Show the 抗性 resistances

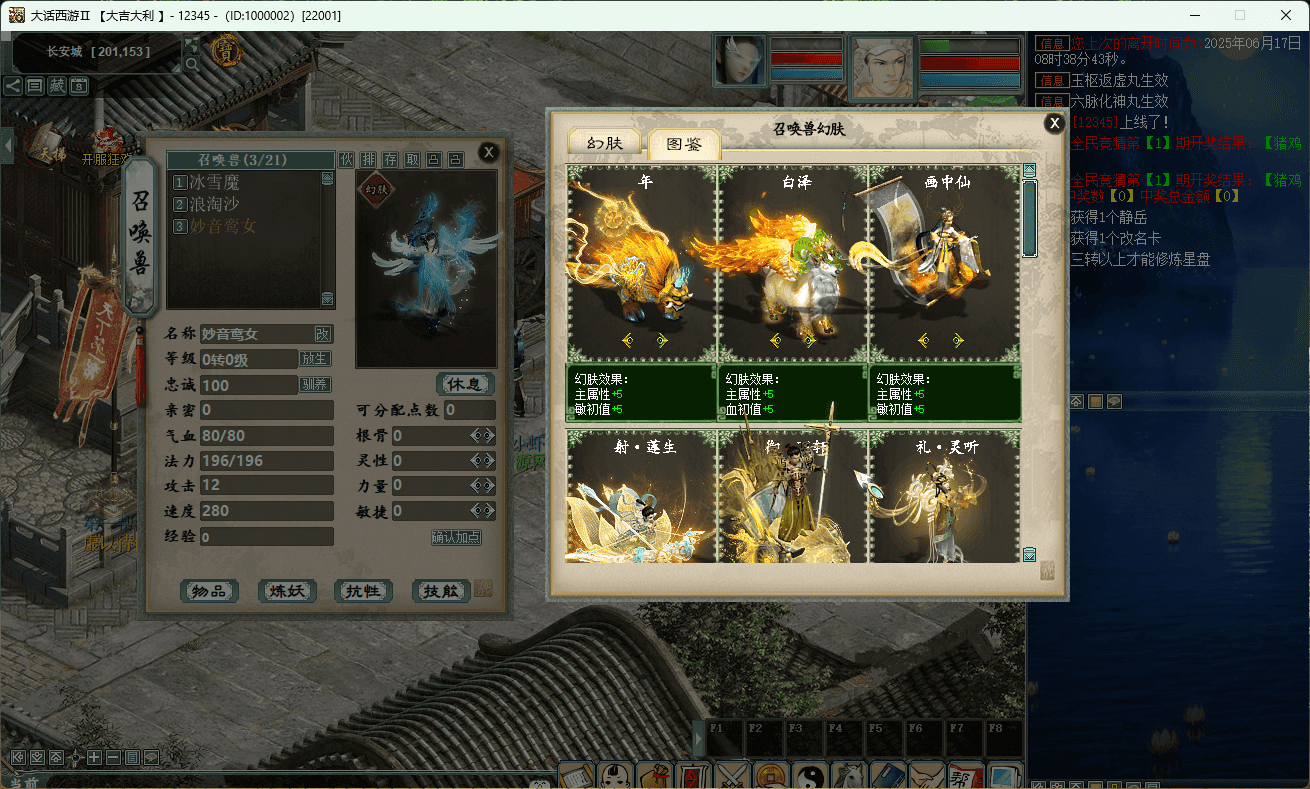click(363, 591)
